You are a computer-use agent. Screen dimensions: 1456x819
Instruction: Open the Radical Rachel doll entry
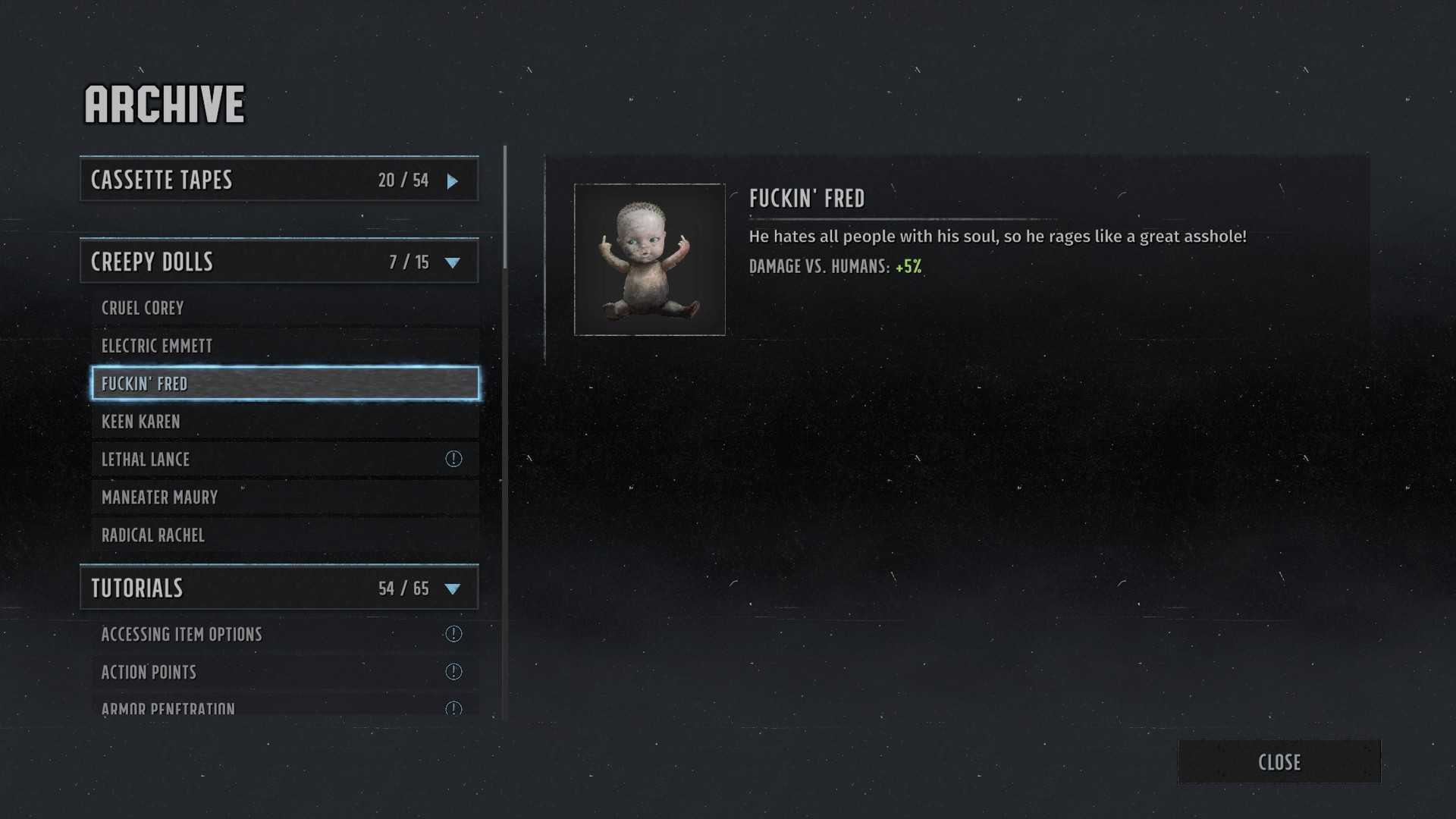(284, 535)
